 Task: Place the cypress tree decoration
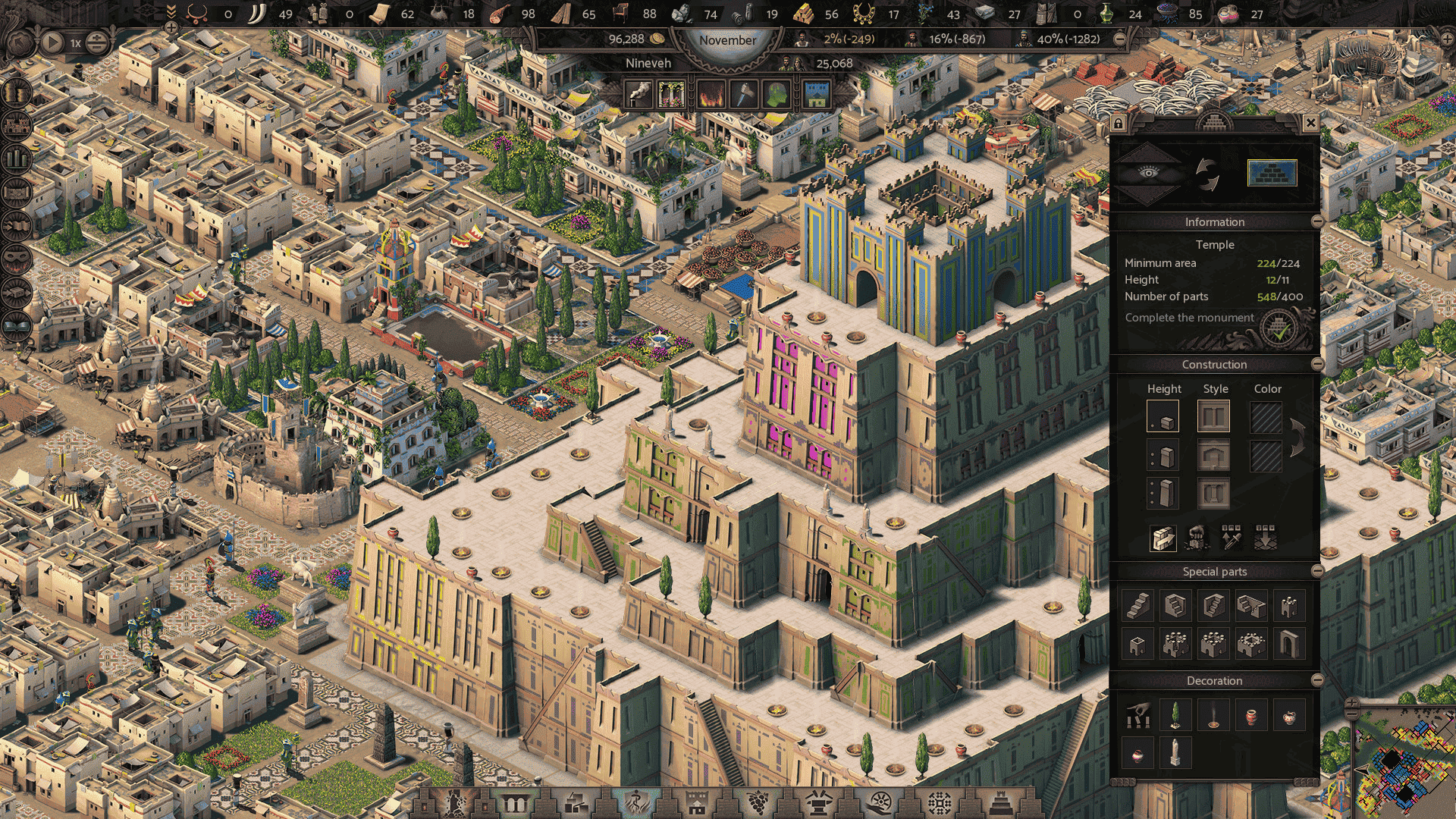pyautogui.click(x=1175, y=715)
